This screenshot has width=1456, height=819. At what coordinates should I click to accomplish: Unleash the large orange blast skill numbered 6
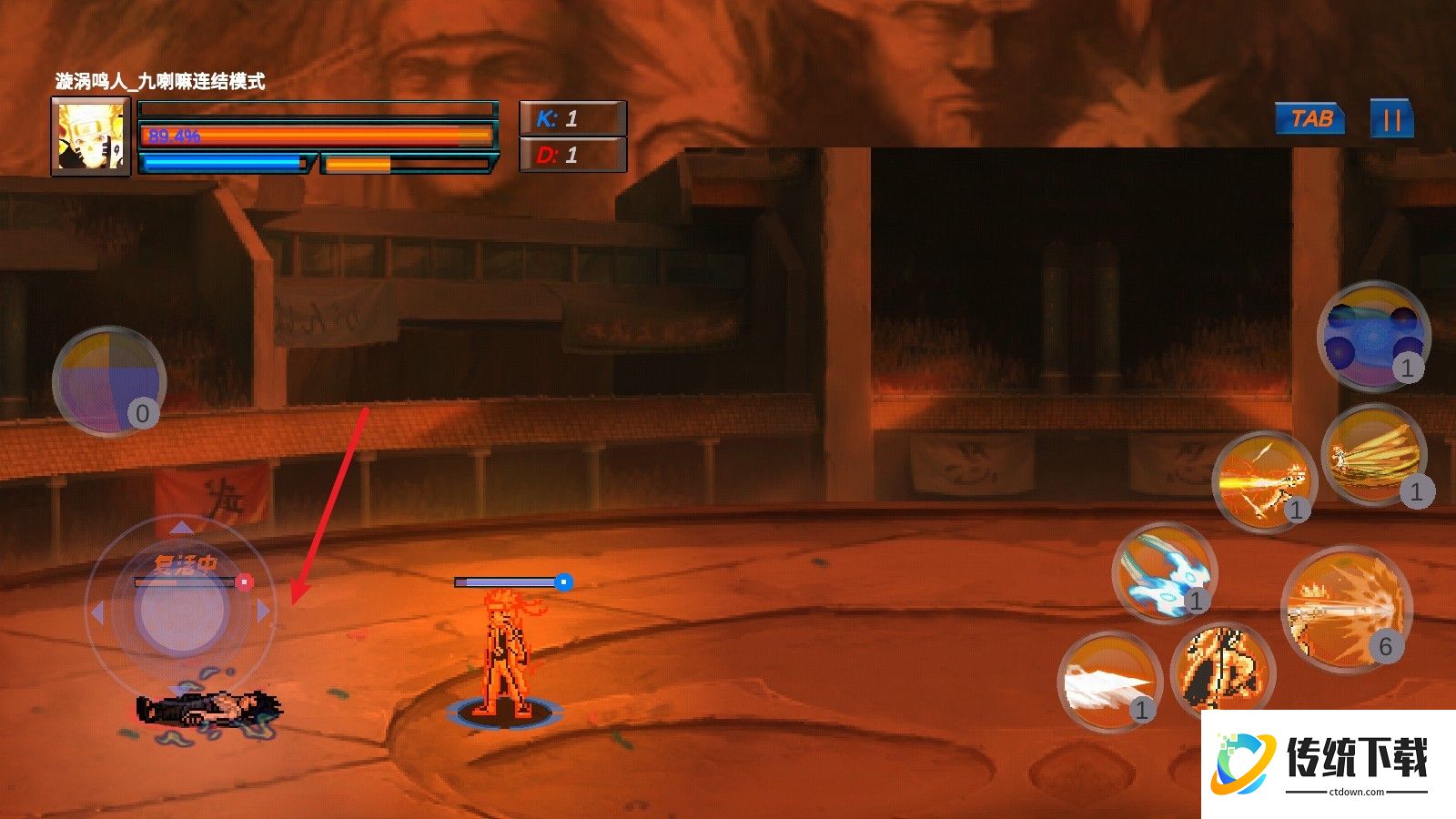pos(1346,609)
